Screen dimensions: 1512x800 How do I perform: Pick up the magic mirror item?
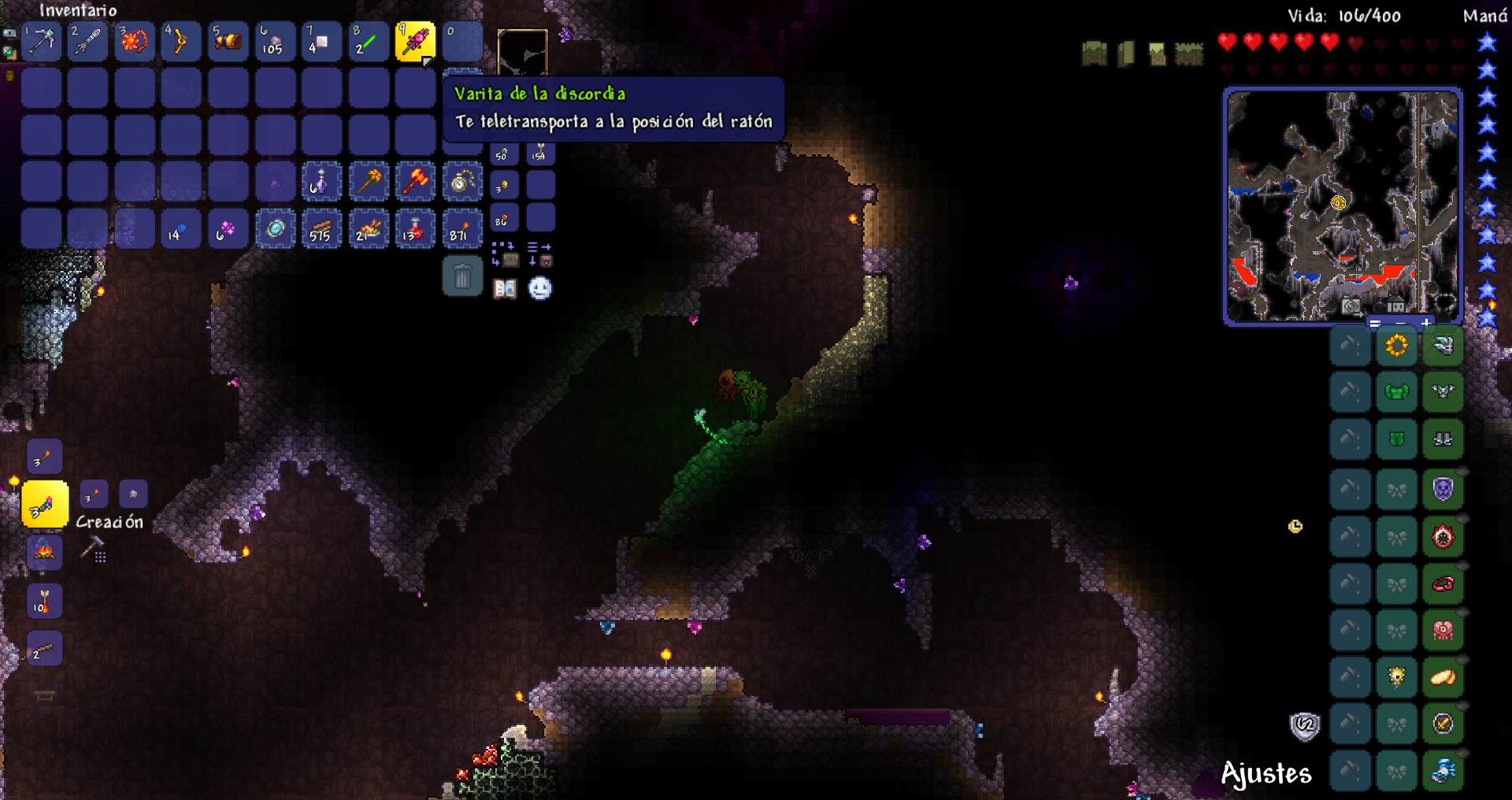(275, 229)
